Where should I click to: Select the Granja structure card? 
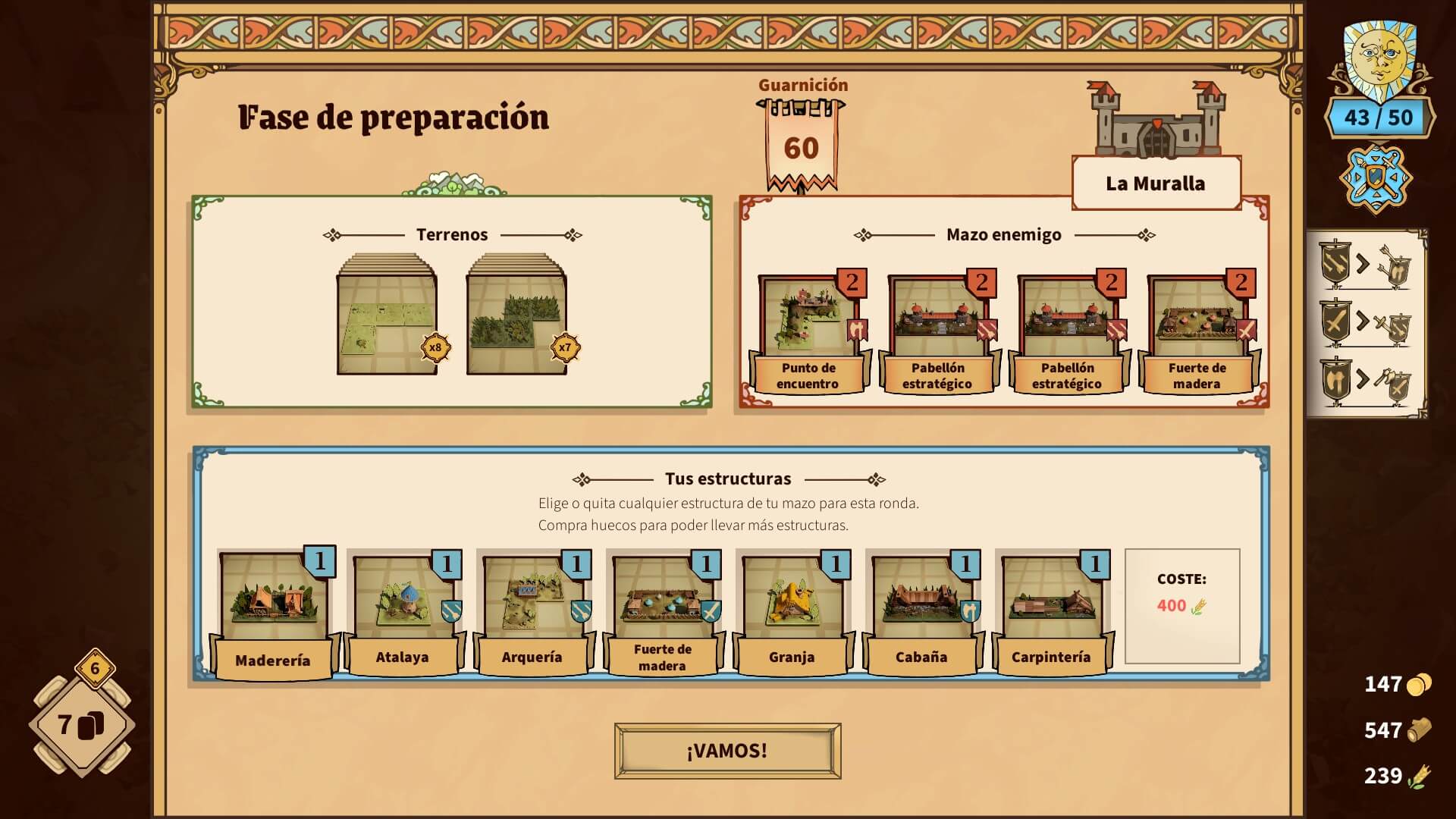(x=792, y=611)
